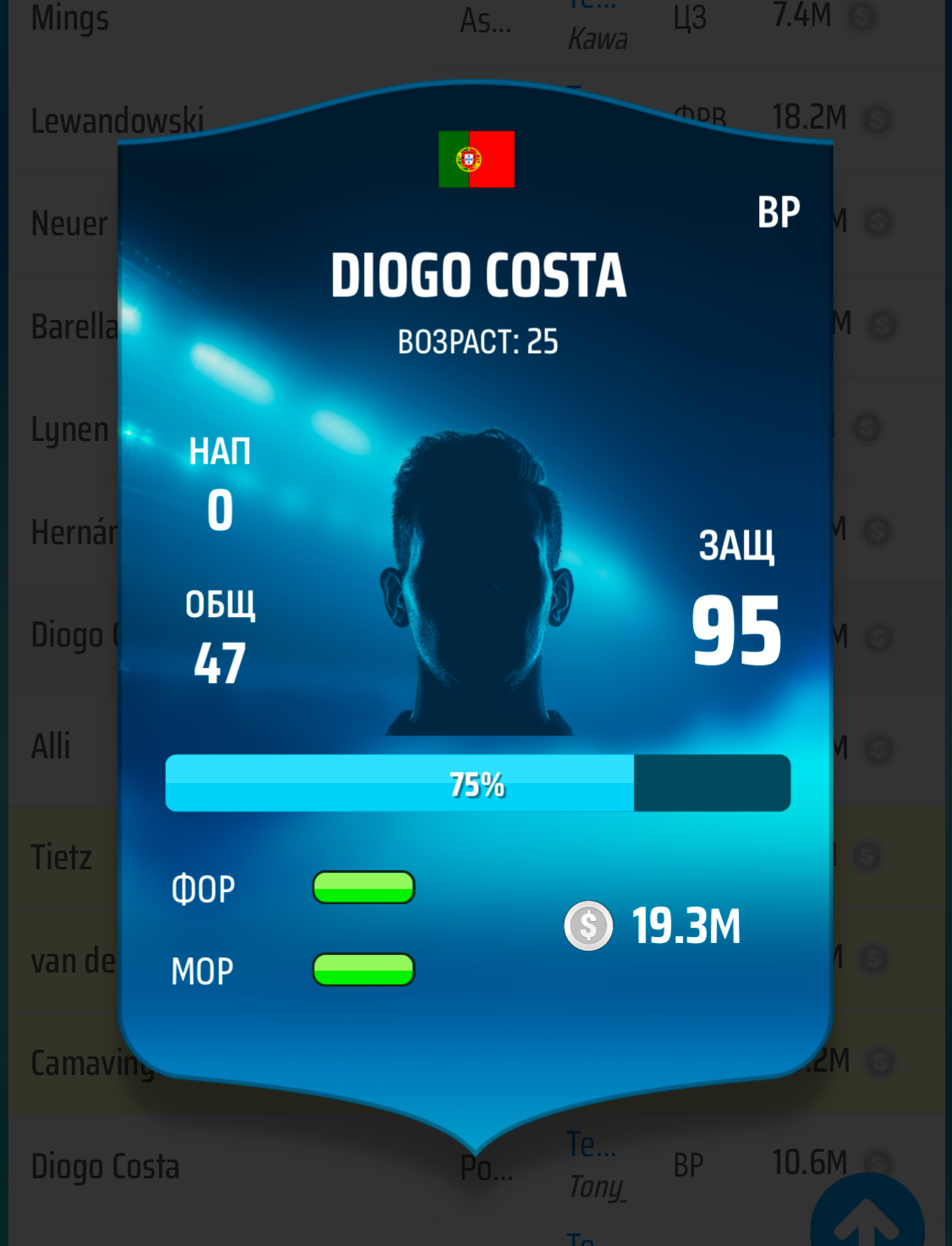Open Neuer's player row
The width and height of the screenshot is (952, 1246).
(x=69, y=224)
